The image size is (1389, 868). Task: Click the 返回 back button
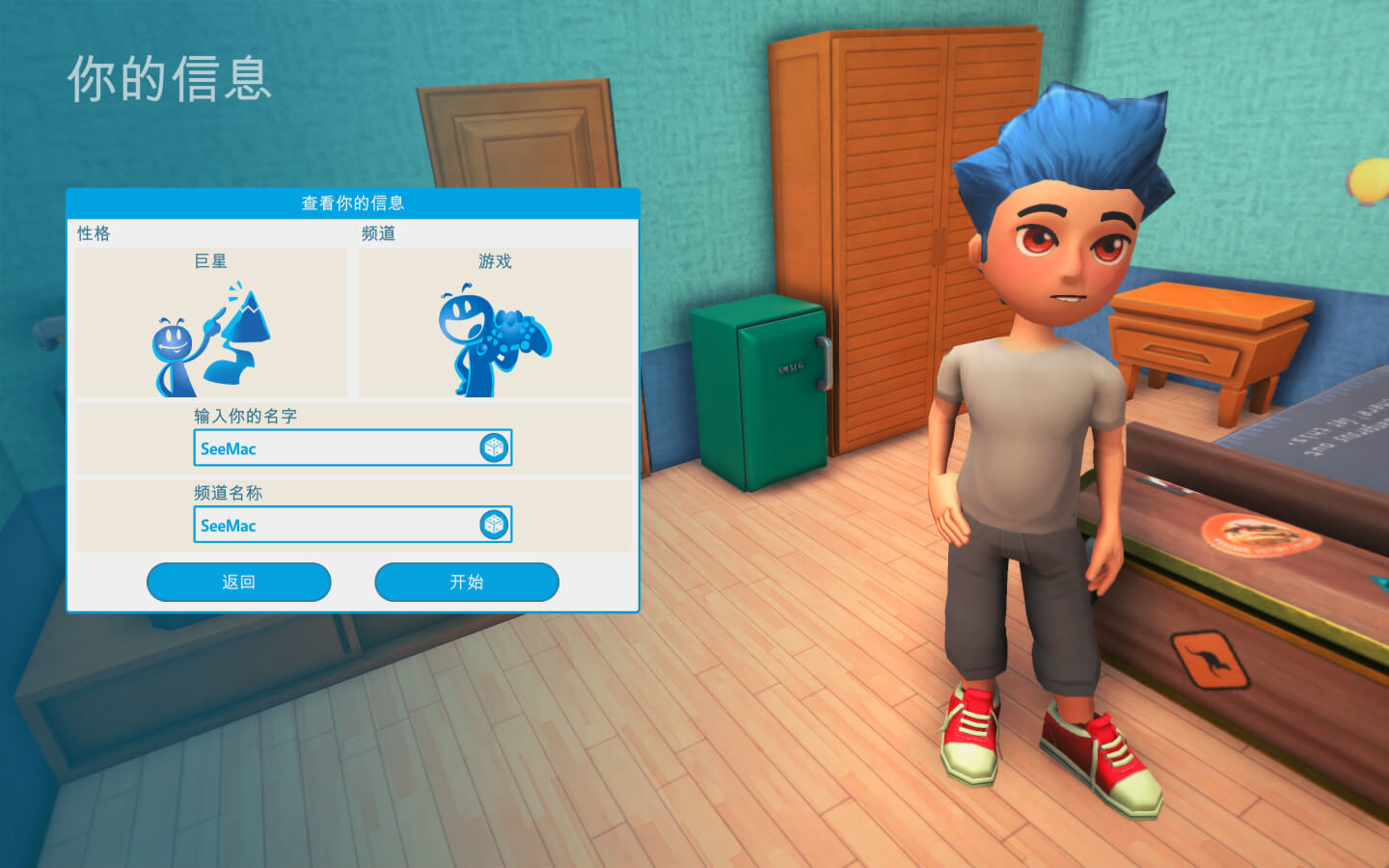[x=238, y=582]
